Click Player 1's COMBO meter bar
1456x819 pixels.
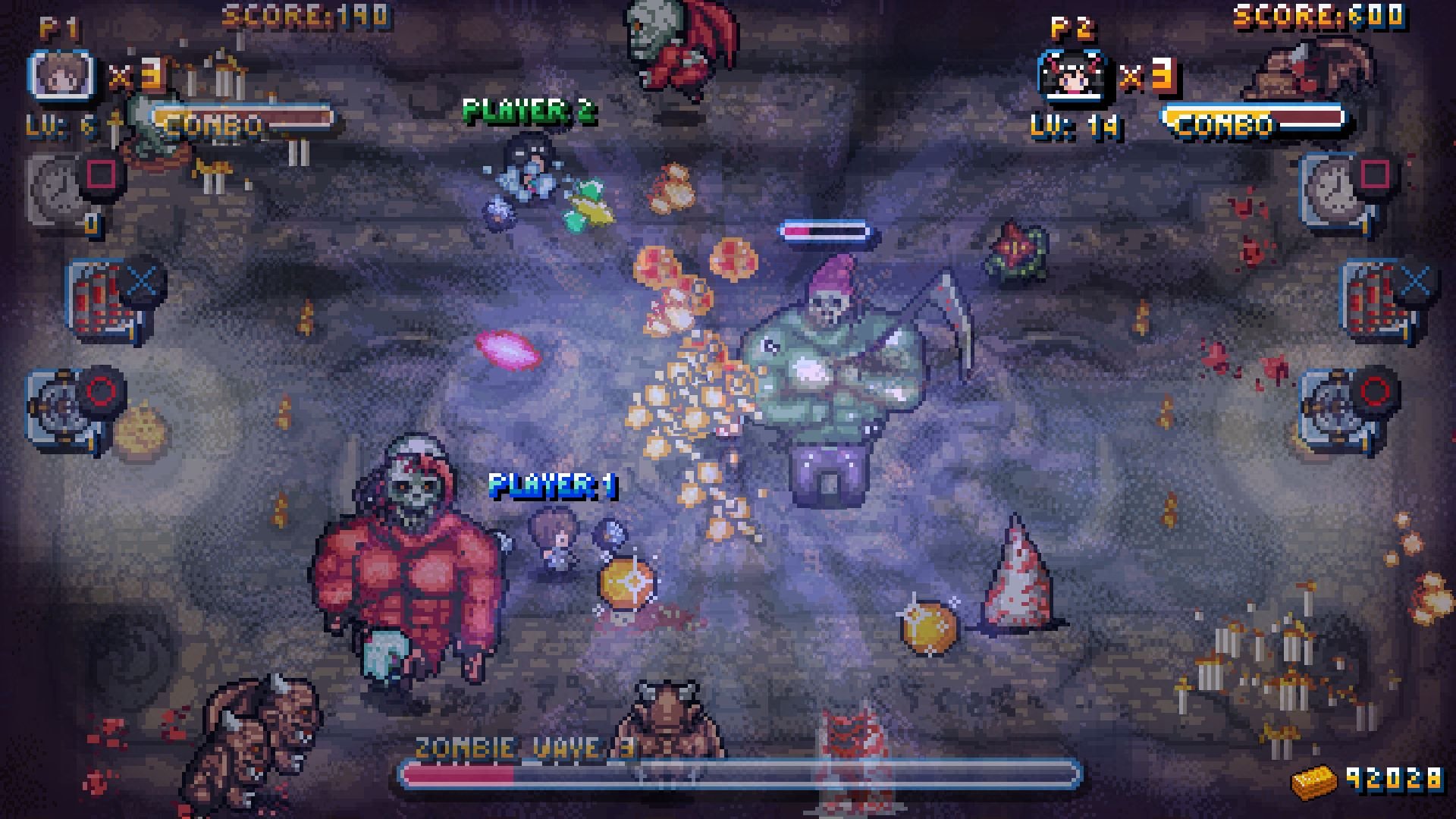click(x=243, y=118)
